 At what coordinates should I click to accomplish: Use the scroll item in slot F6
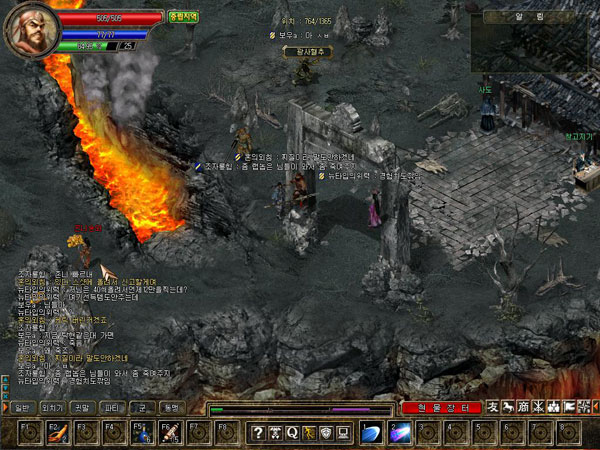(170, 433)
